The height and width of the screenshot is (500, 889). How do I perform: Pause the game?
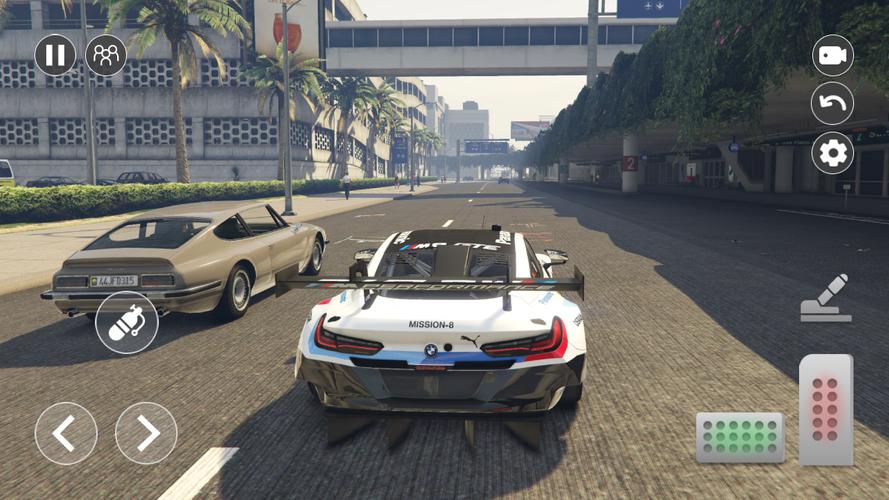(55, 55)
